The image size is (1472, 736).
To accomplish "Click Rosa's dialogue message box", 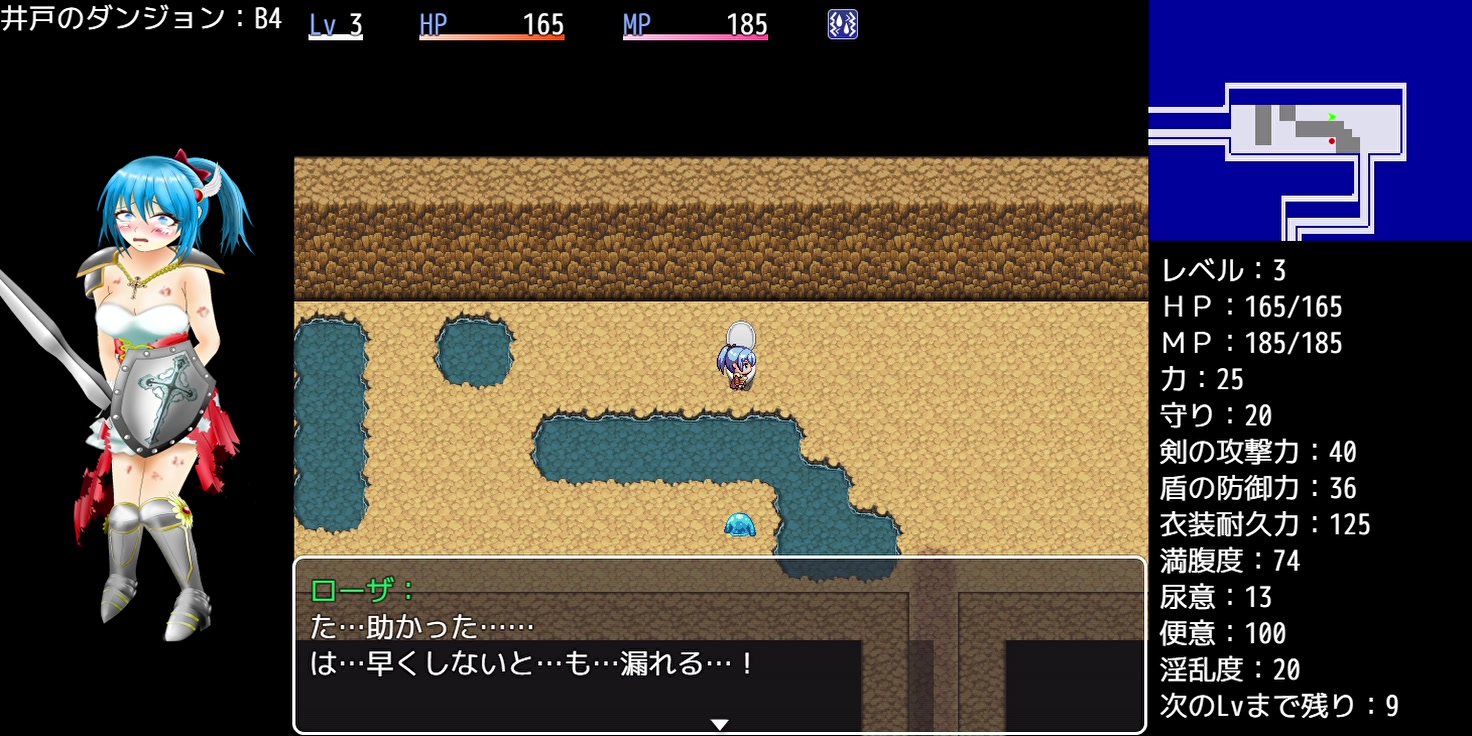I will point(719,645).
